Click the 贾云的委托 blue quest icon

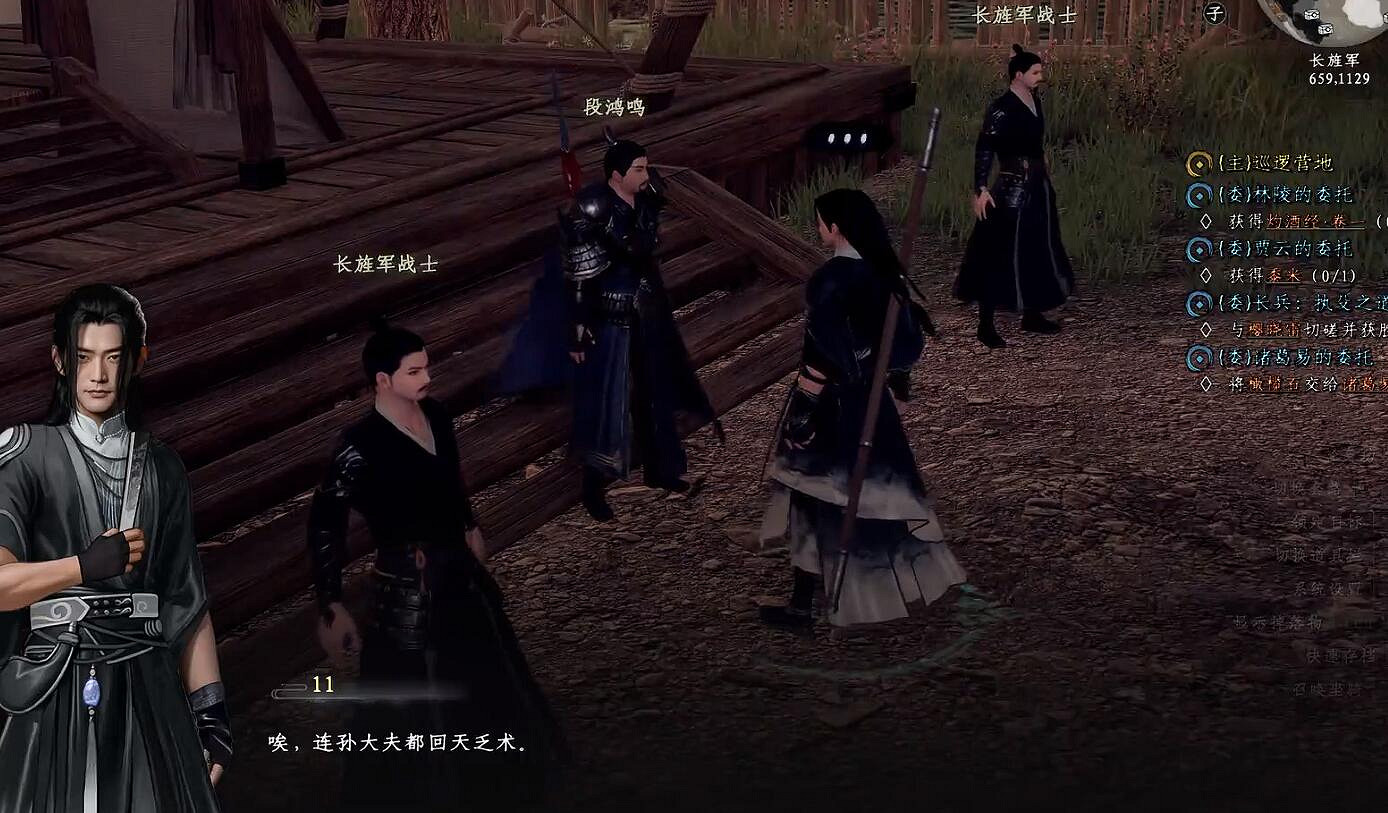pyautogui.click(x=1198, y=249)
